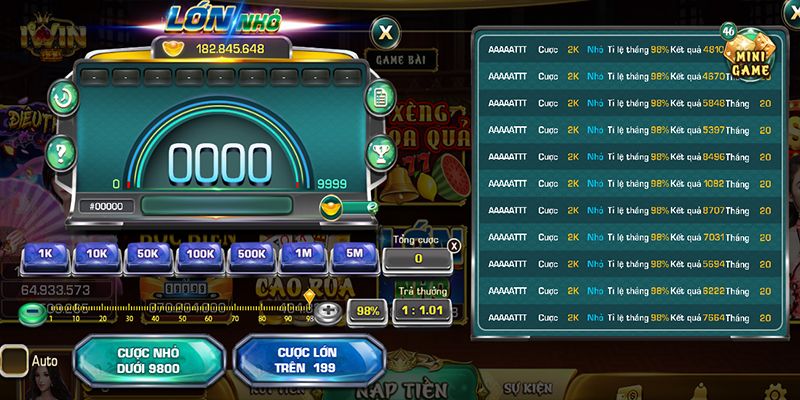Choose the 500K bet chip
Viewport: 800px width, 400px height.
[252, 255]
